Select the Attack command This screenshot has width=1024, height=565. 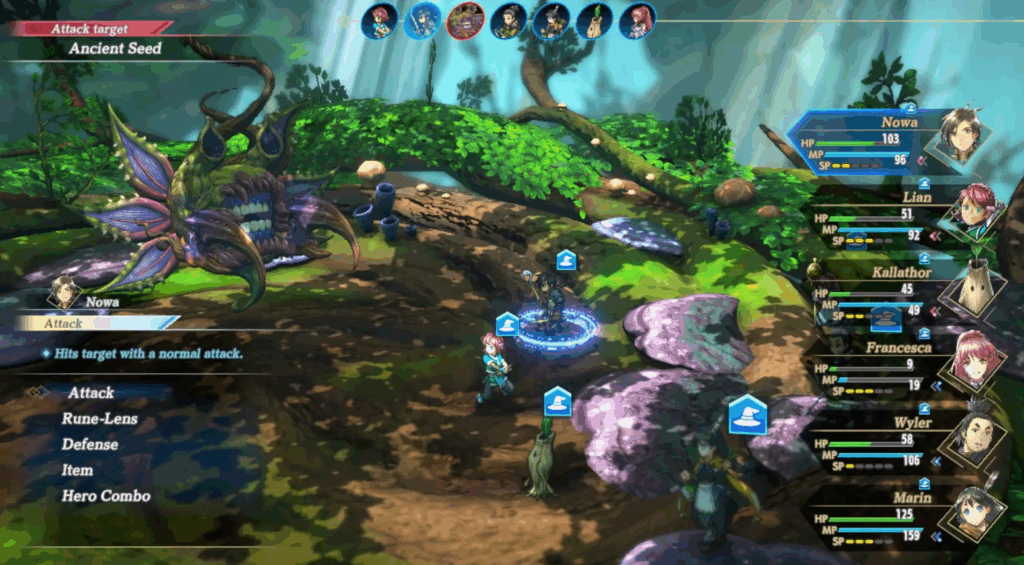click(91, 393)
